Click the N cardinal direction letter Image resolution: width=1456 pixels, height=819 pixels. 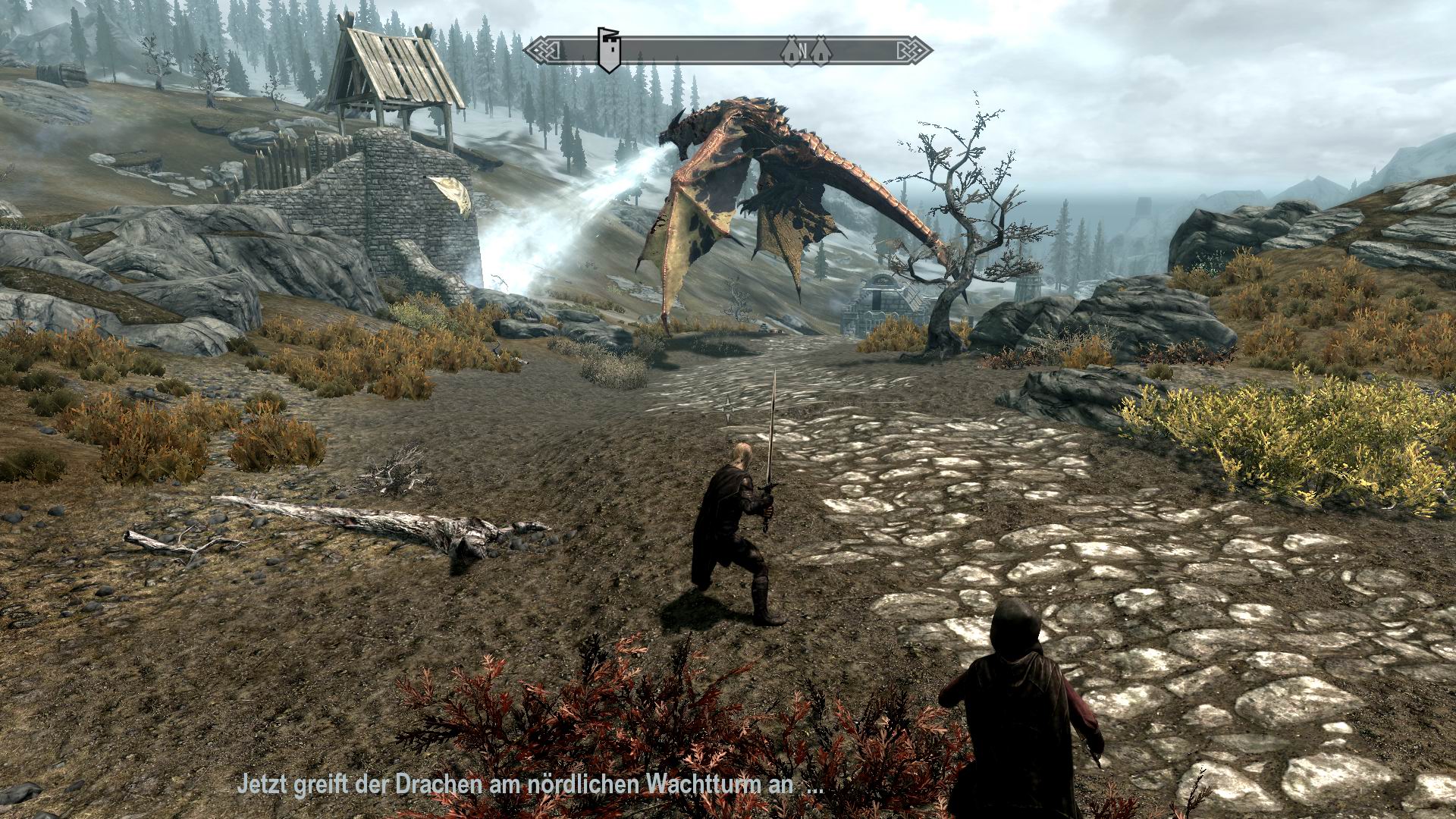coord(803,49)
